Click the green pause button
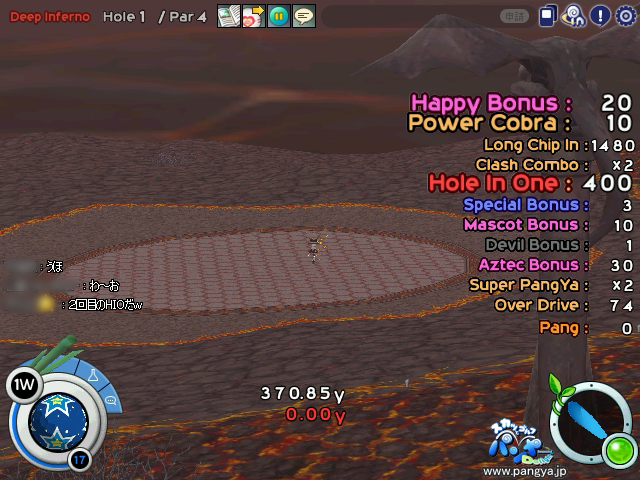Screen dimensions: 640x480 278,16
